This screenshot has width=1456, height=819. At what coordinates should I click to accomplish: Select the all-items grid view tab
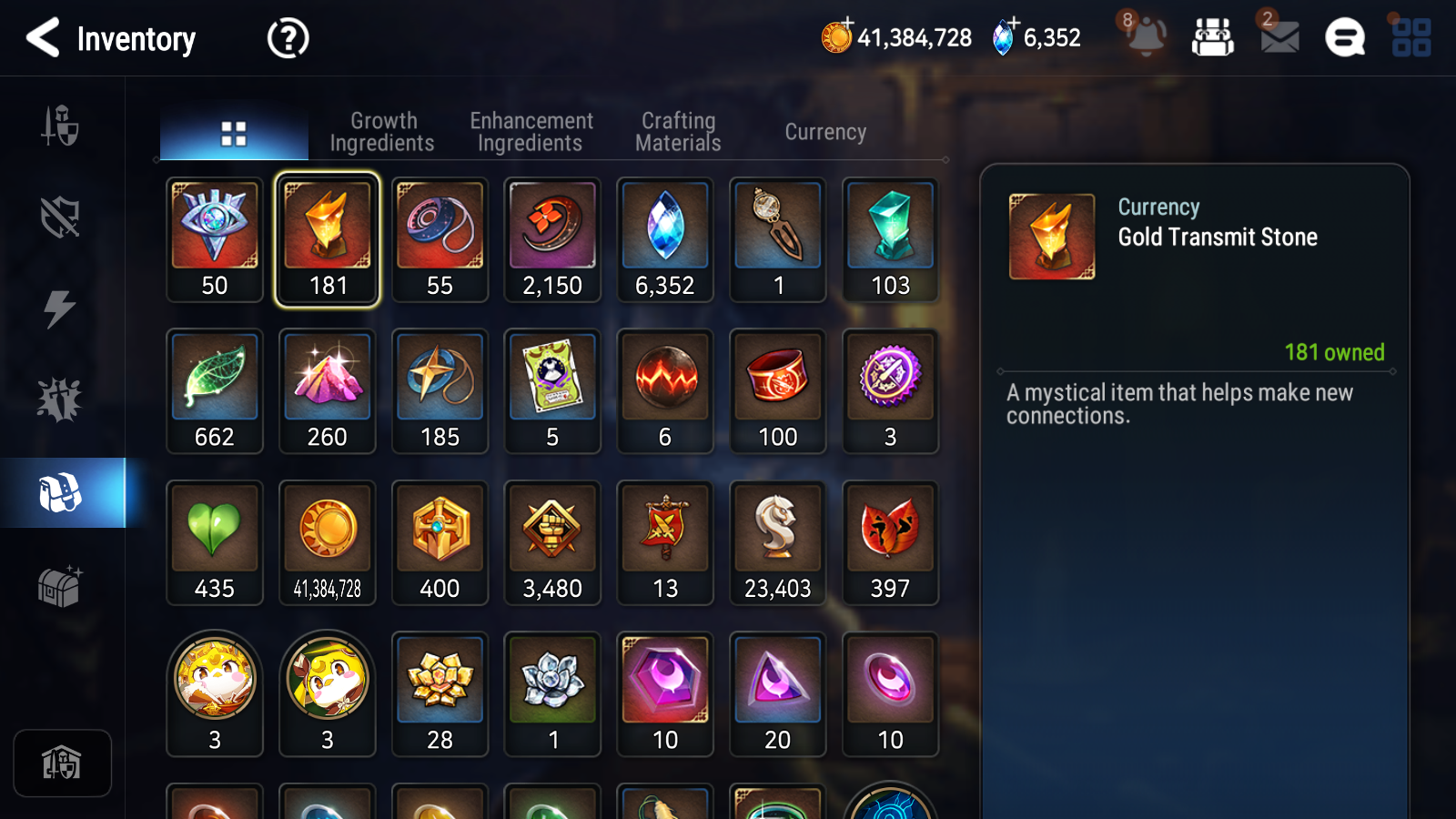coord(234,131)
